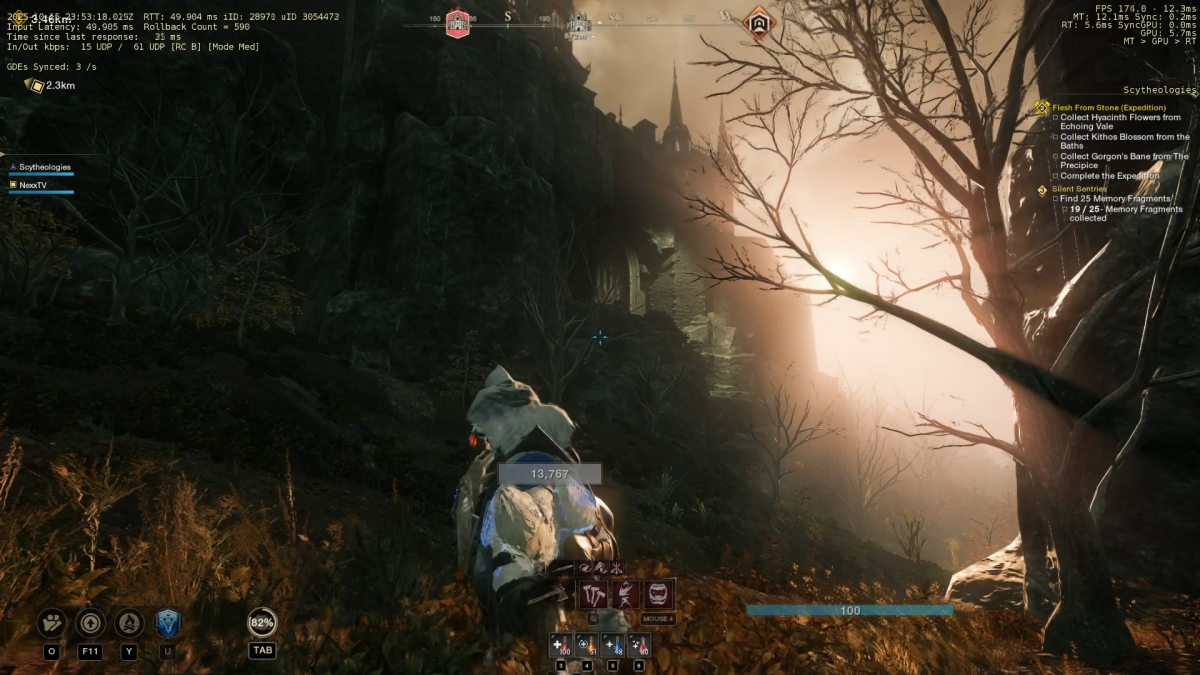This screenshot has width=1200, height=675.
Task: Select the Silent Sentries quest tracker entry
Action: tap(1079, 189)
